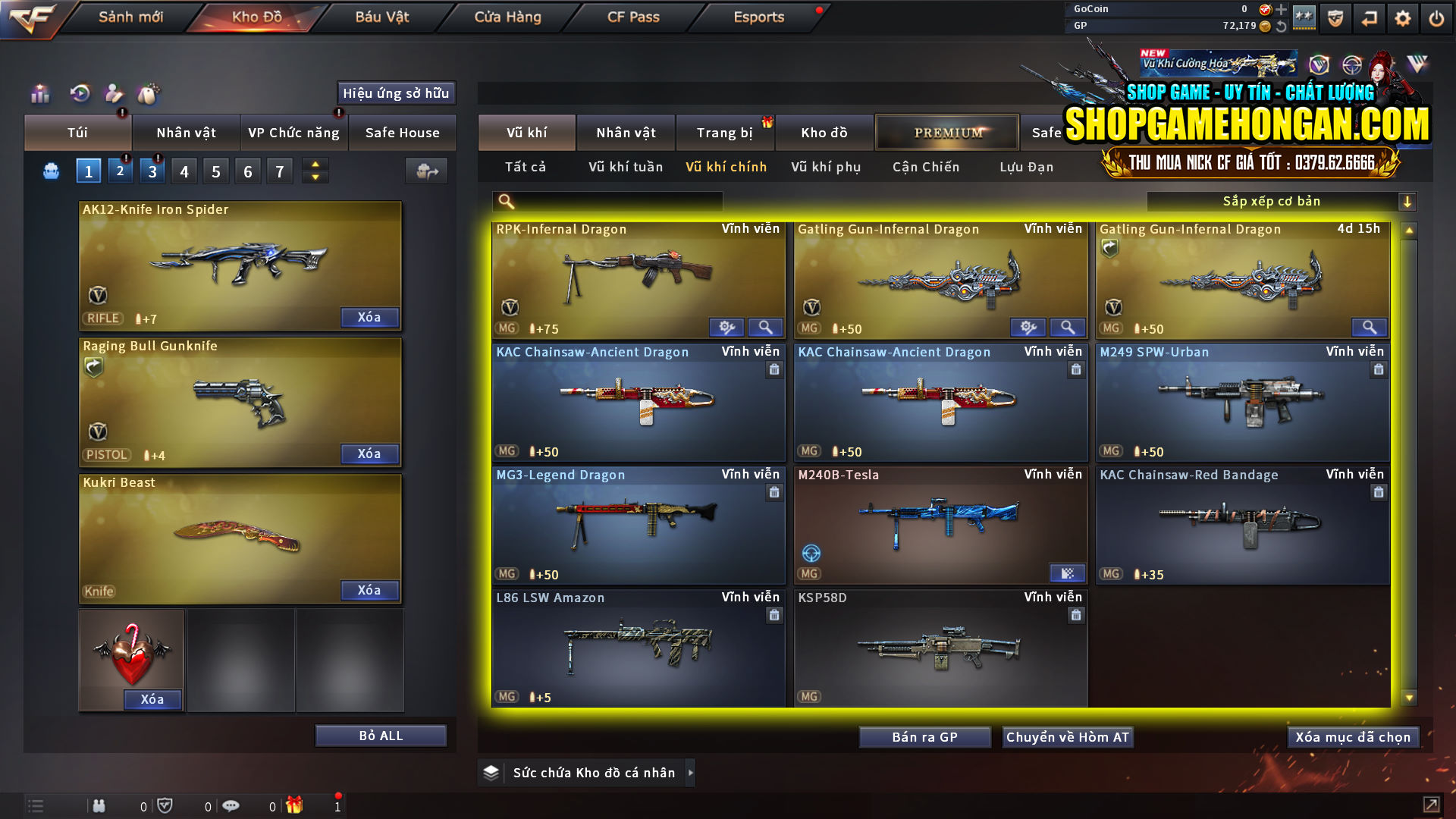Click the replay history icon in inventory panel
Viewport: 1456px width, 819px height.
78,93
